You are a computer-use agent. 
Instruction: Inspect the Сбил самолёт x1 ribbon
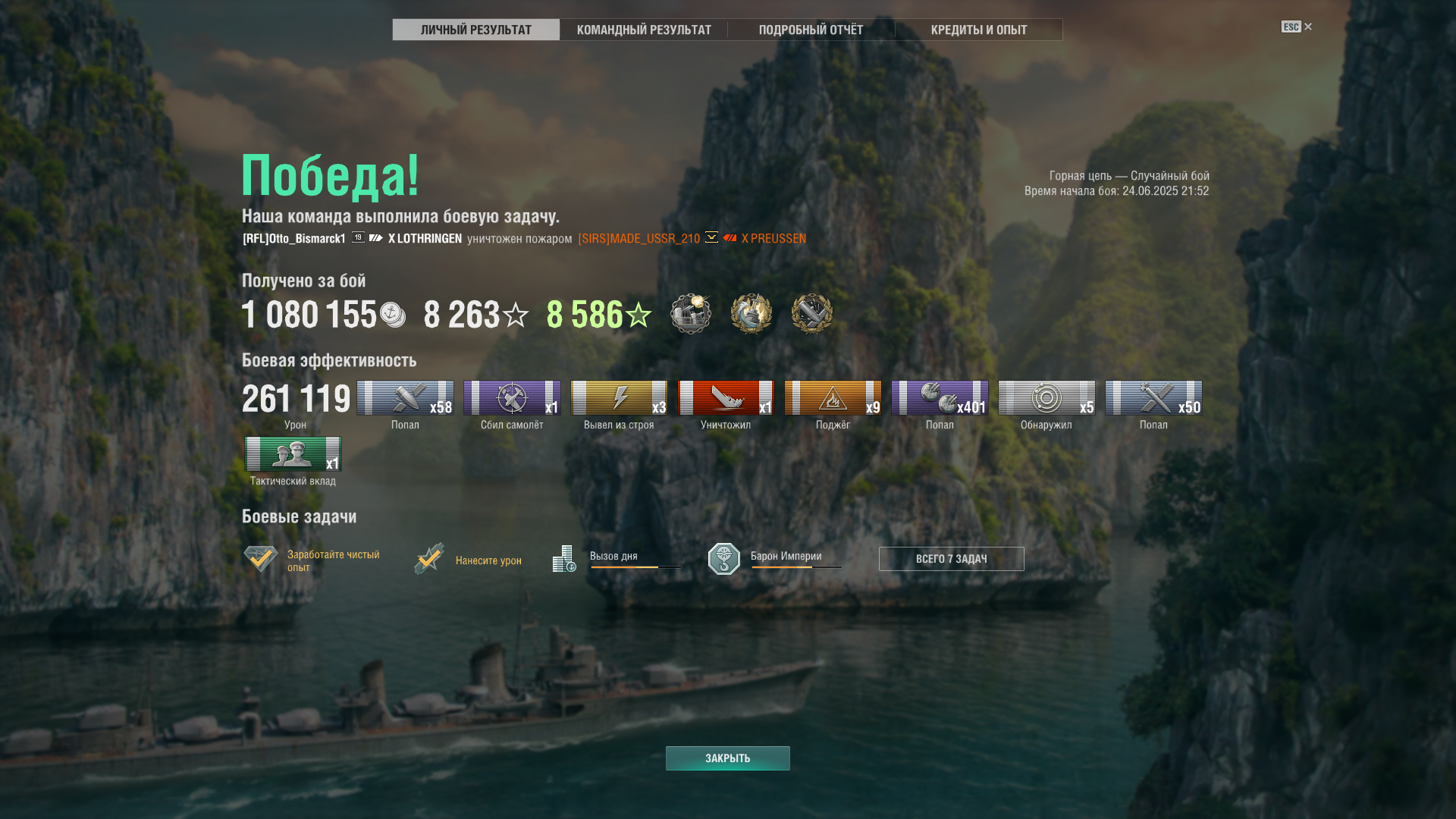tap(512, 398)
